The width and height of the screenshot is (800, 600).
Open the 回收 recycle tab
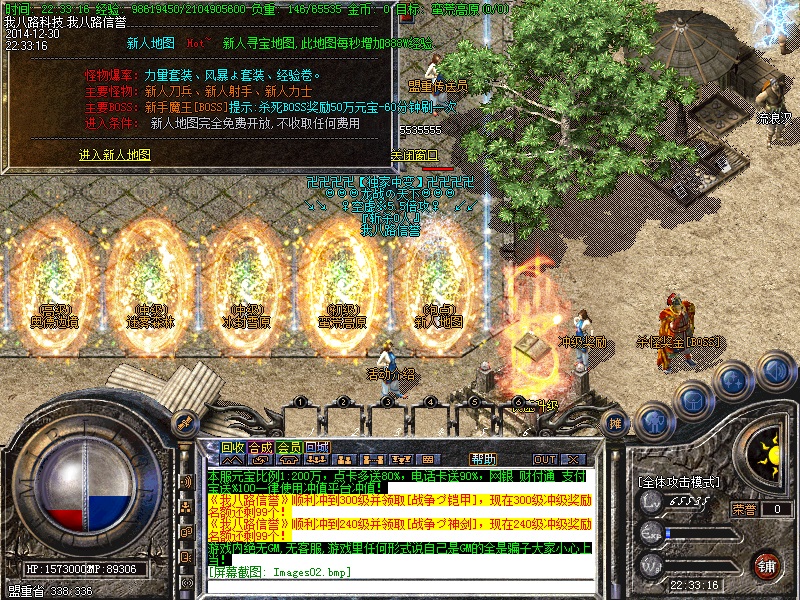tap(232, 447)
